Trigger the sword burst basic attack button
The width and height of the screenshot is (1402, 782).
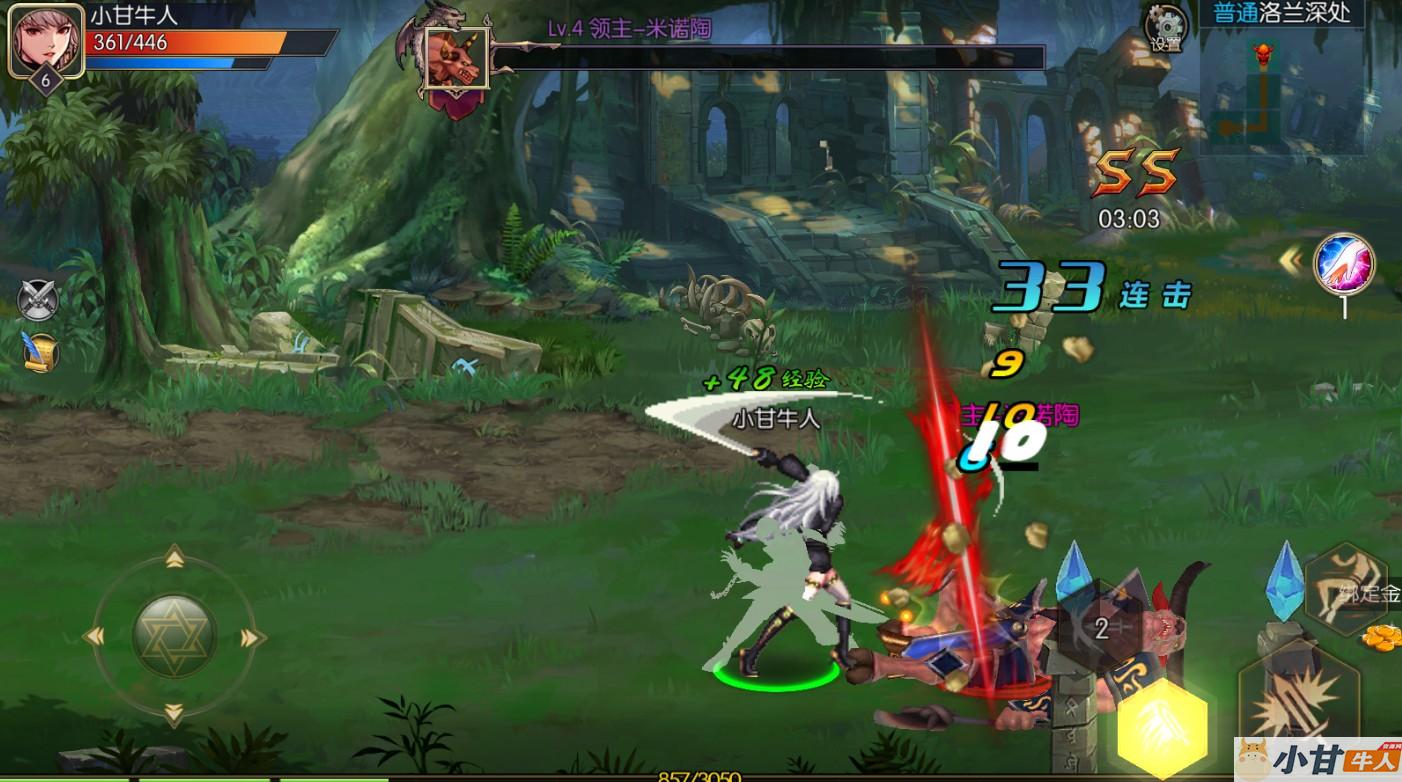1298,703
